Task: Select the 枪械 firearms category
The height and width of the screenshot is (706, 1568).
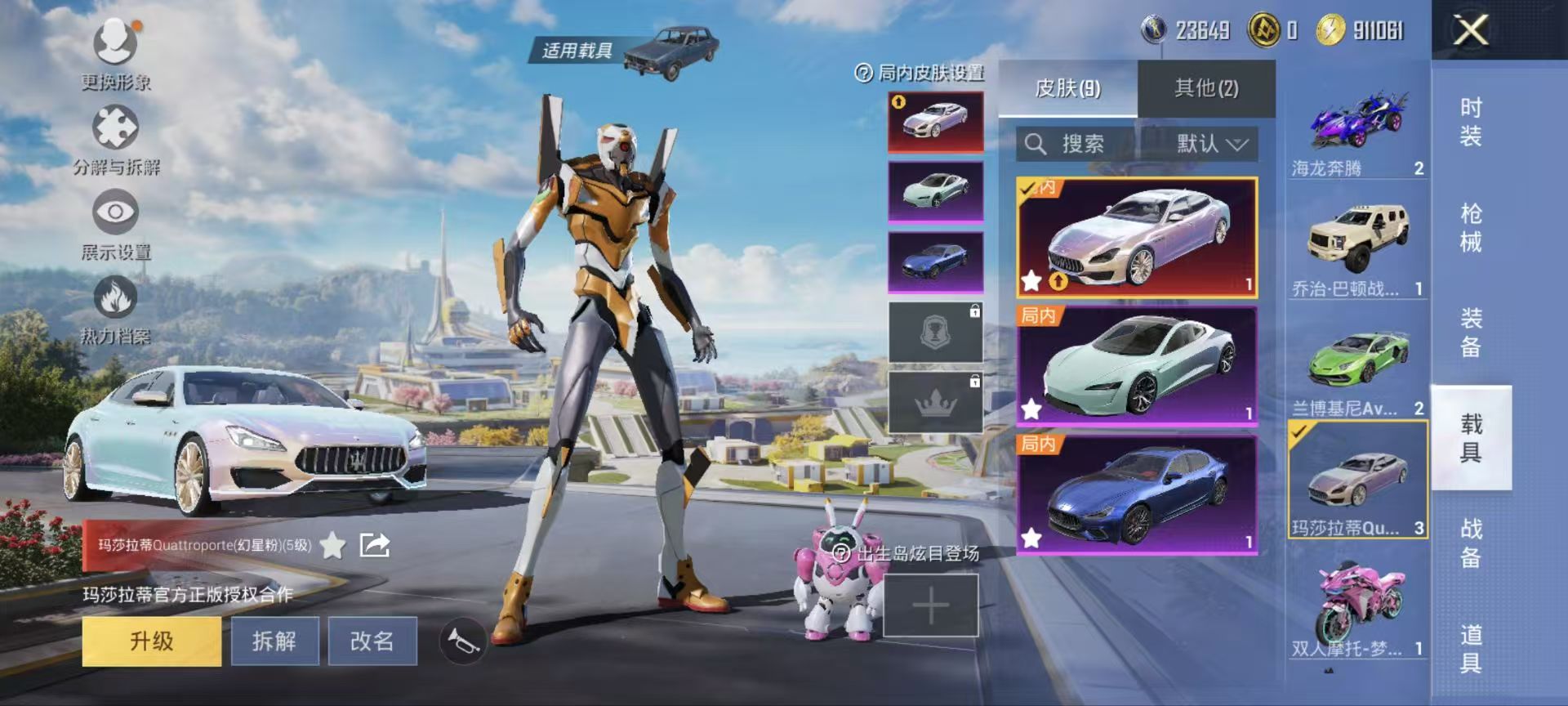Action: 1471,228
